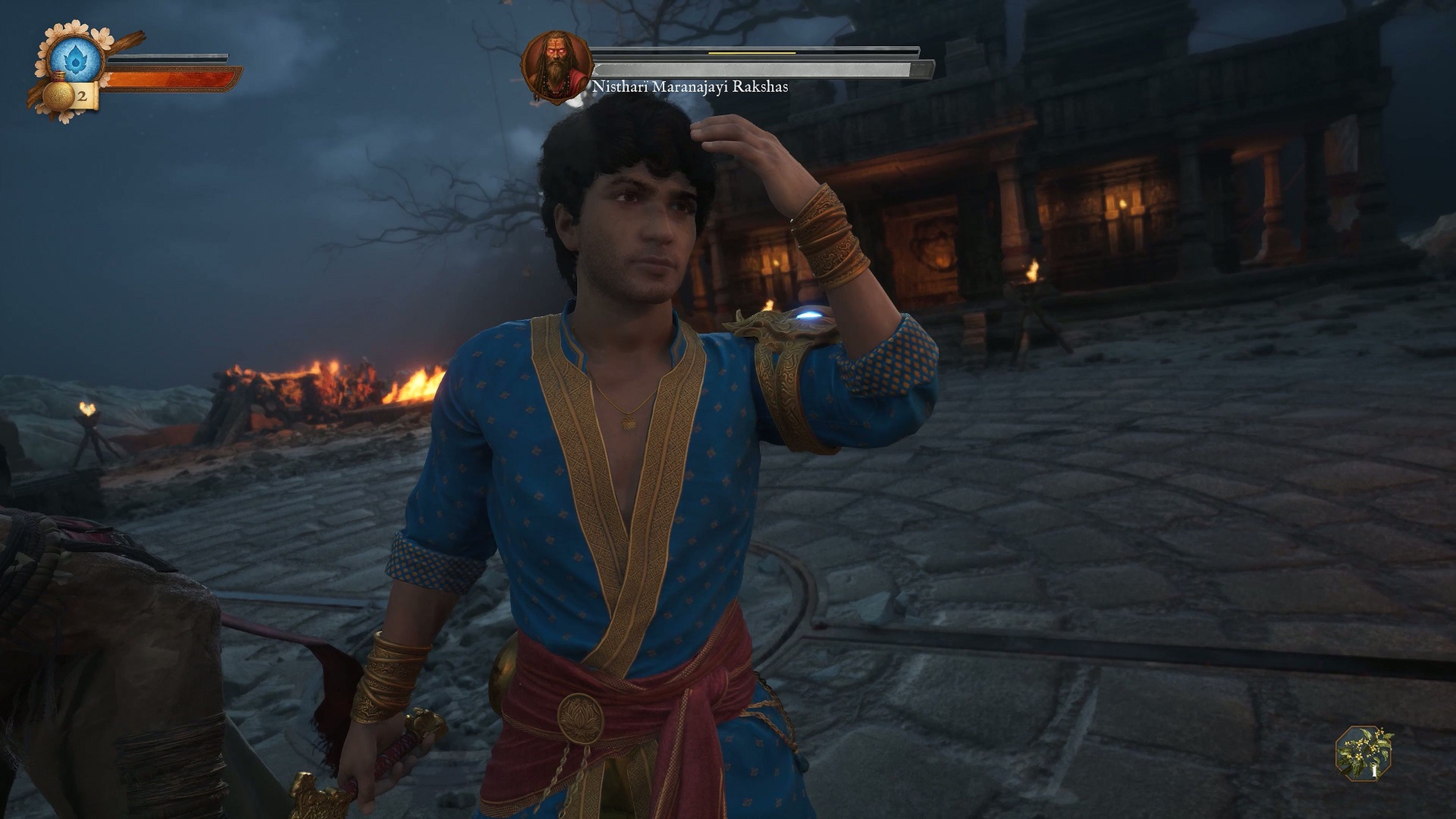Use the yellow flower herb item slot
Image resolution: width=1456 pixels, height=819 pixels.
(x=1364, y=753)
